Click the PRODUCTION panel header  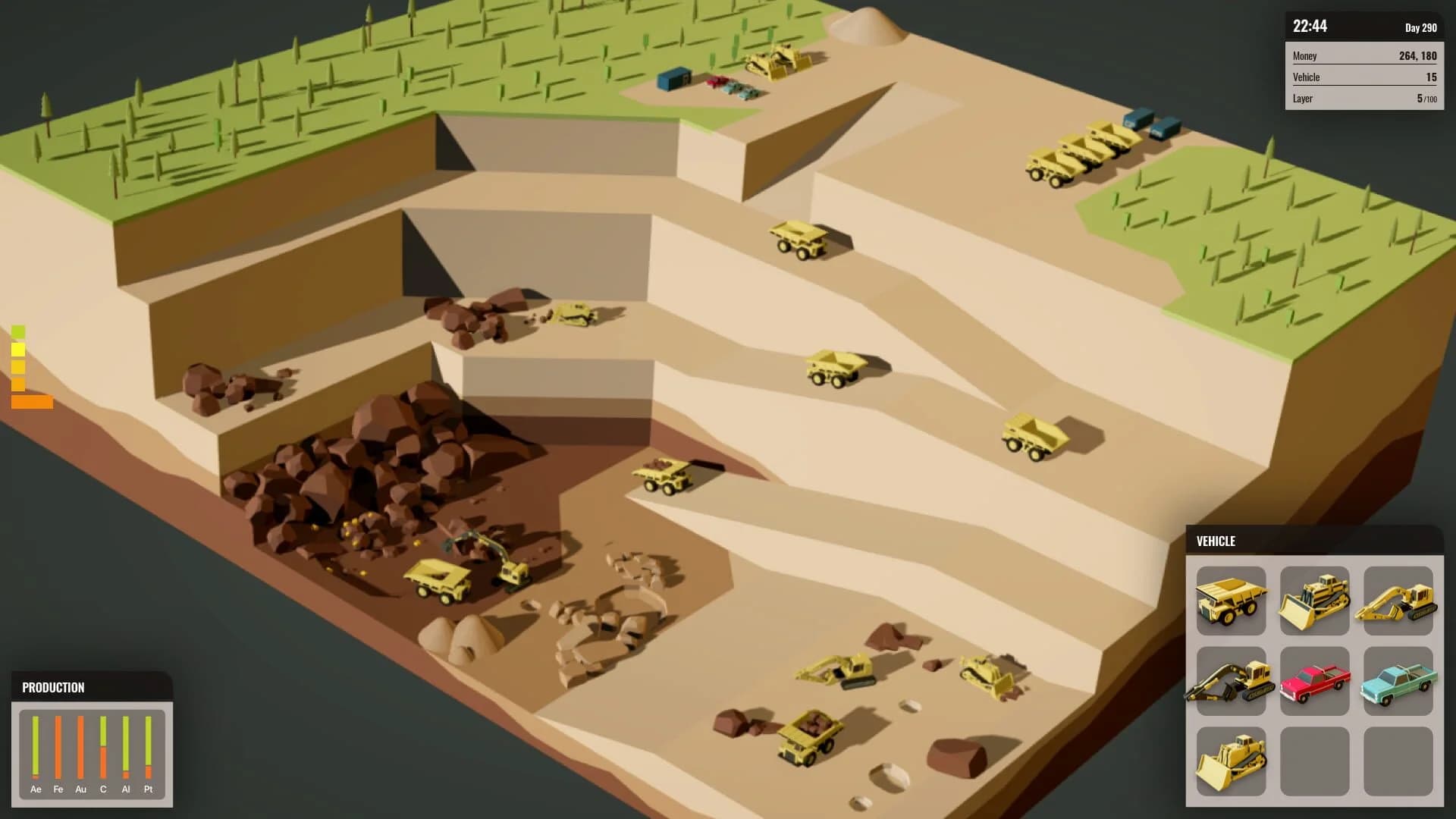click(53, 687)
